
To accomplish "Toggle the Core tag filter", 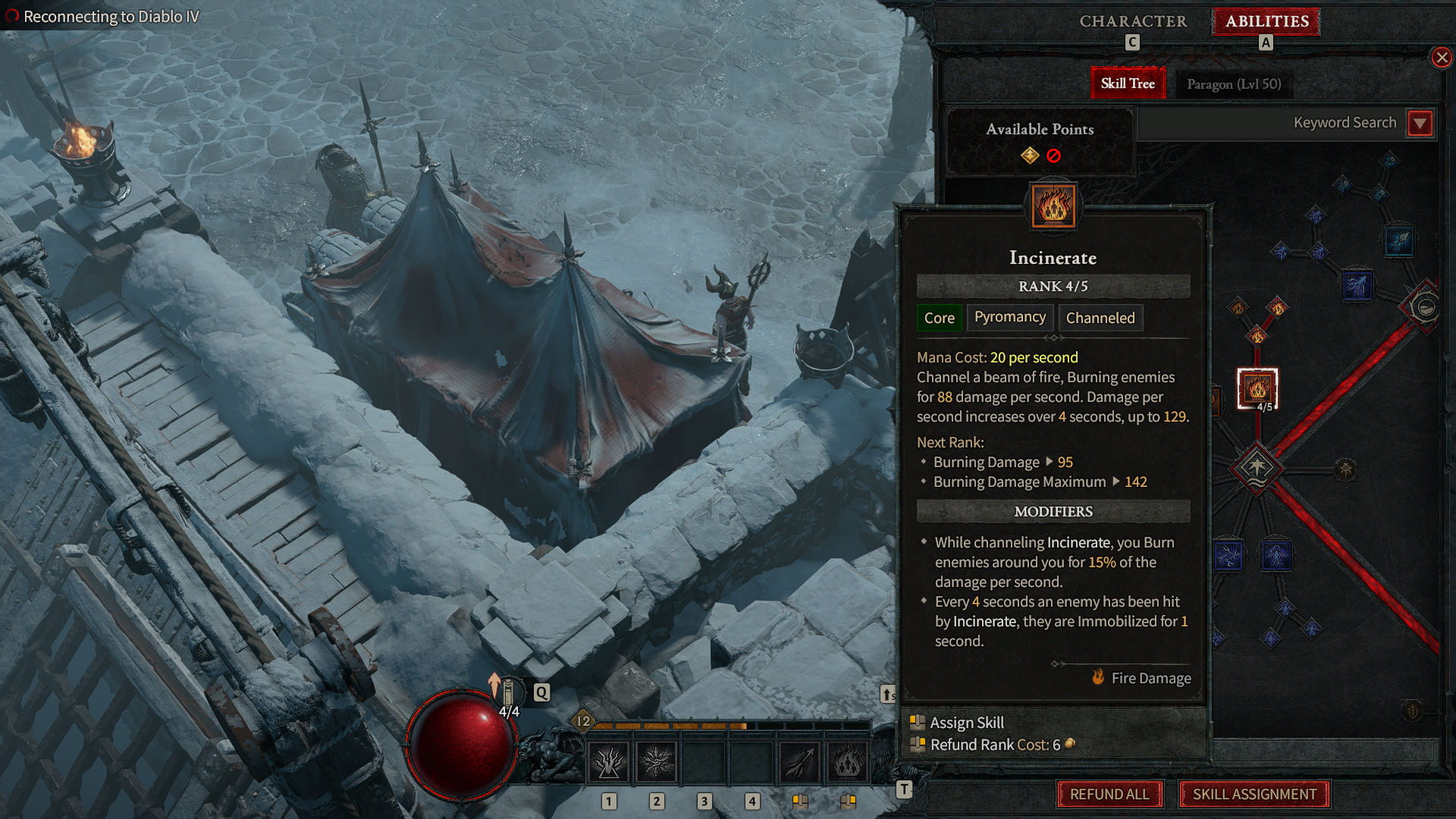I will click(x=939, y=318).
